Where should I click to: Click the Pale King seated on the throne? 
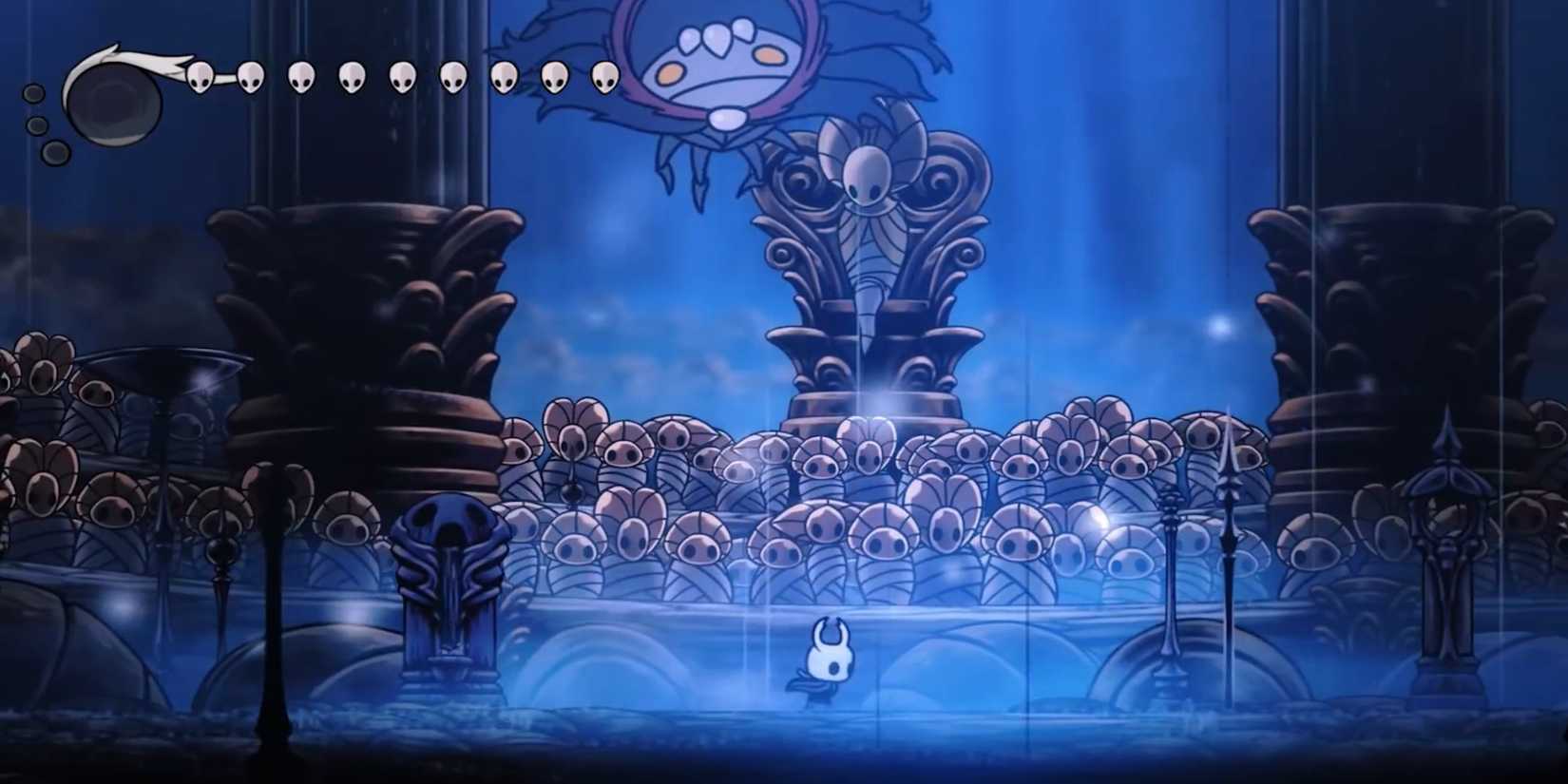(x=868, y=181)
